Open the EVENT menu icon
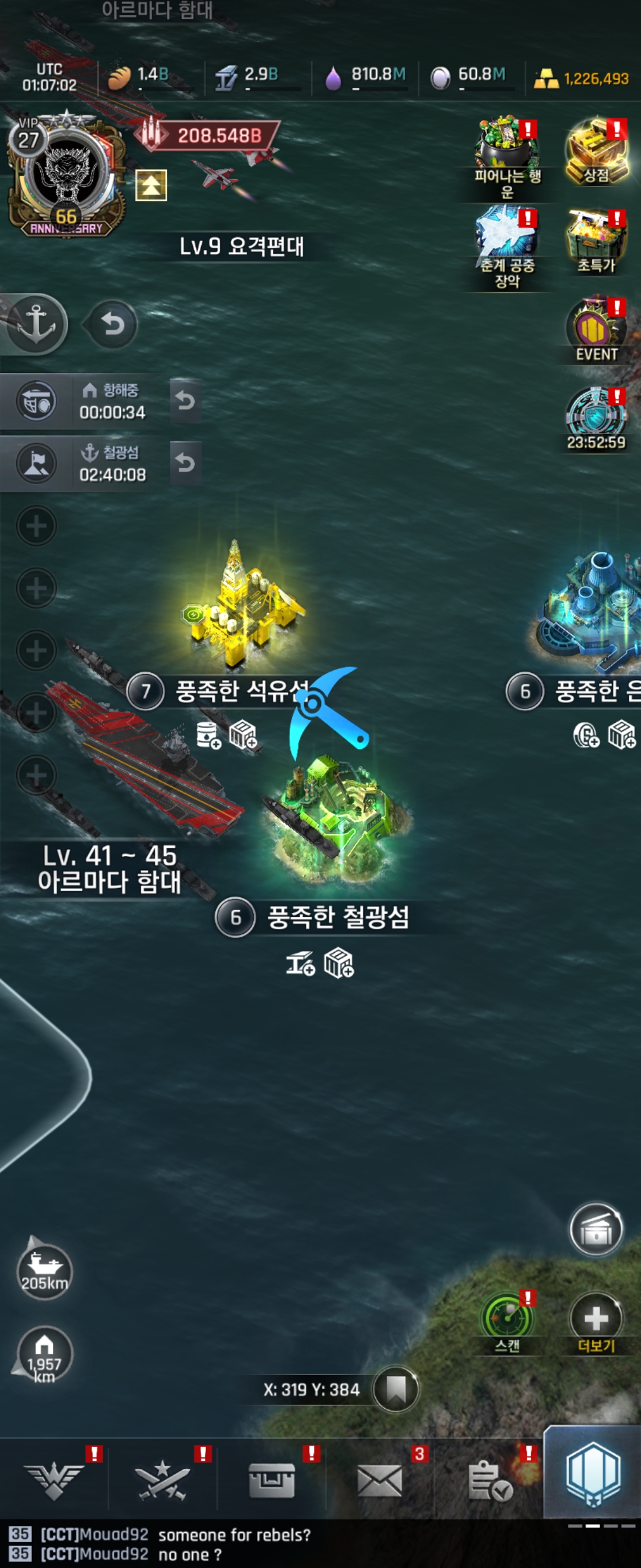Screen dimensions: 641x1568 tap(596, 330)
